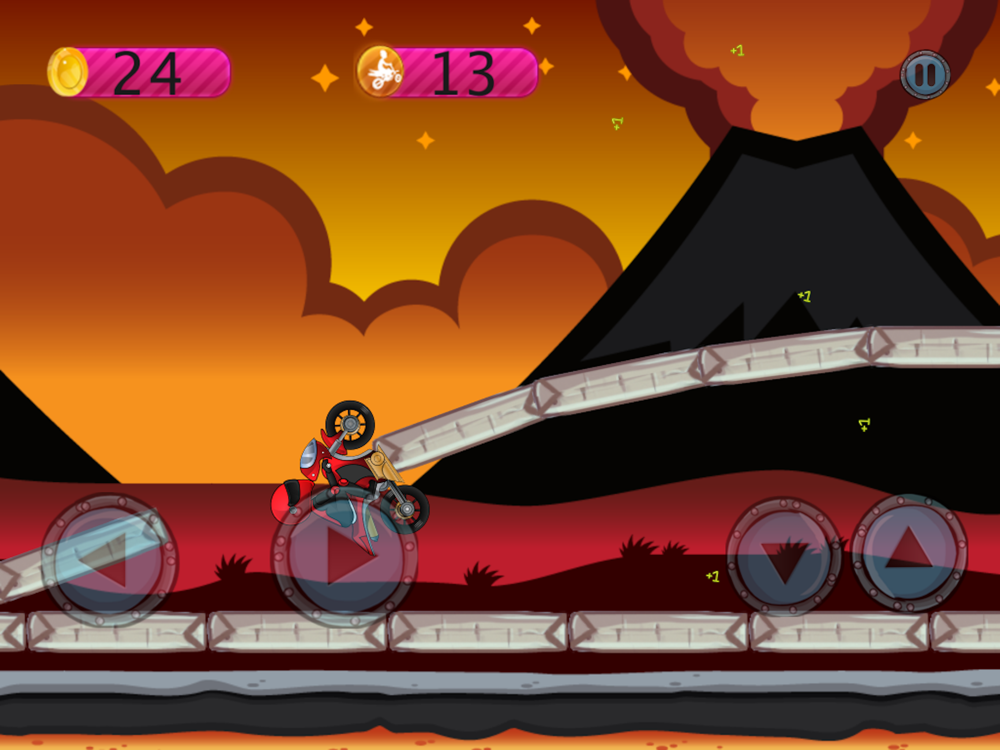
Task: Pause the game with the pause button
Action: coord(925,75)
